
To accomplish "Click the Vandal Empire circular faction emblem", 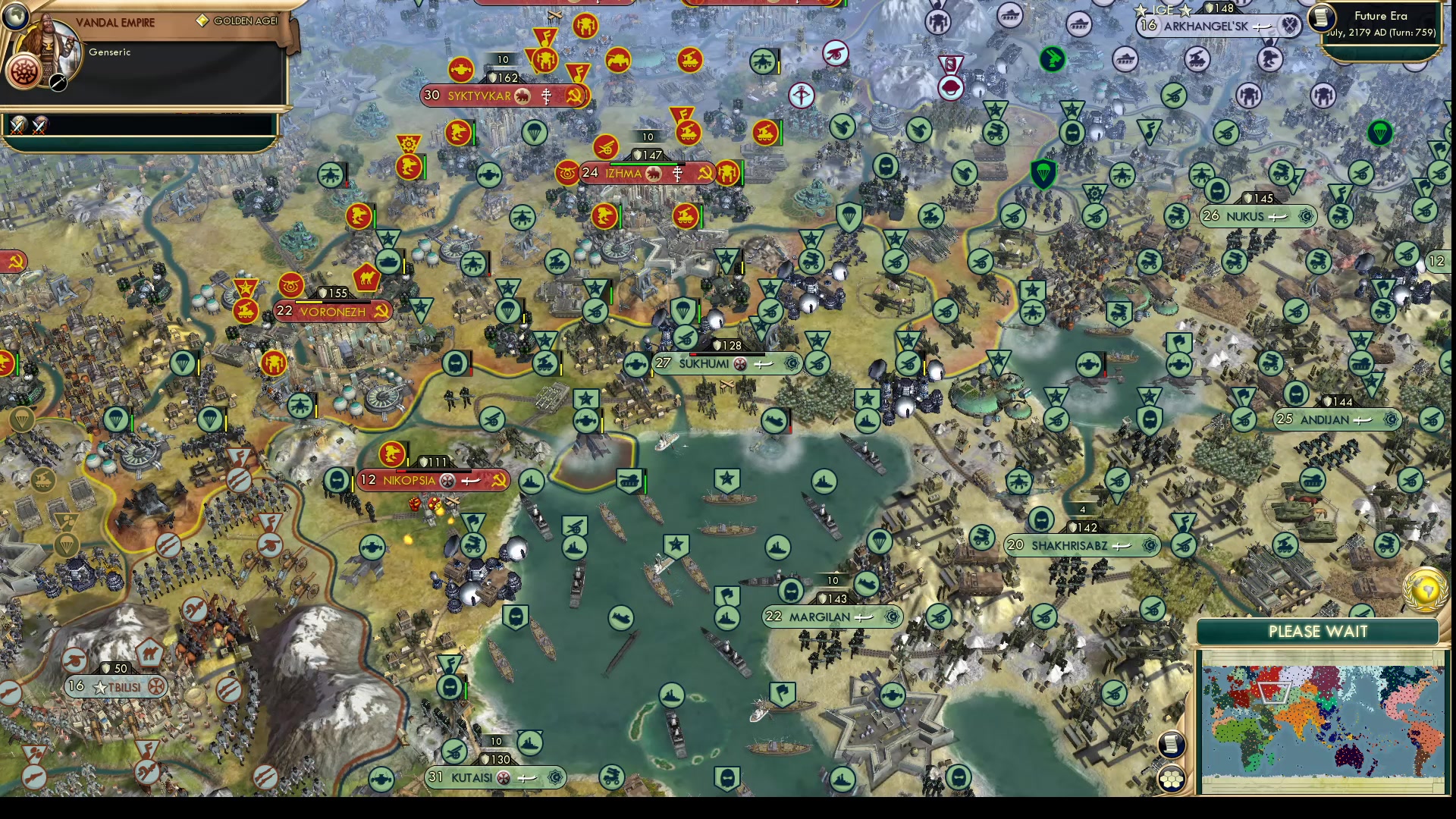I will (25, 72).
